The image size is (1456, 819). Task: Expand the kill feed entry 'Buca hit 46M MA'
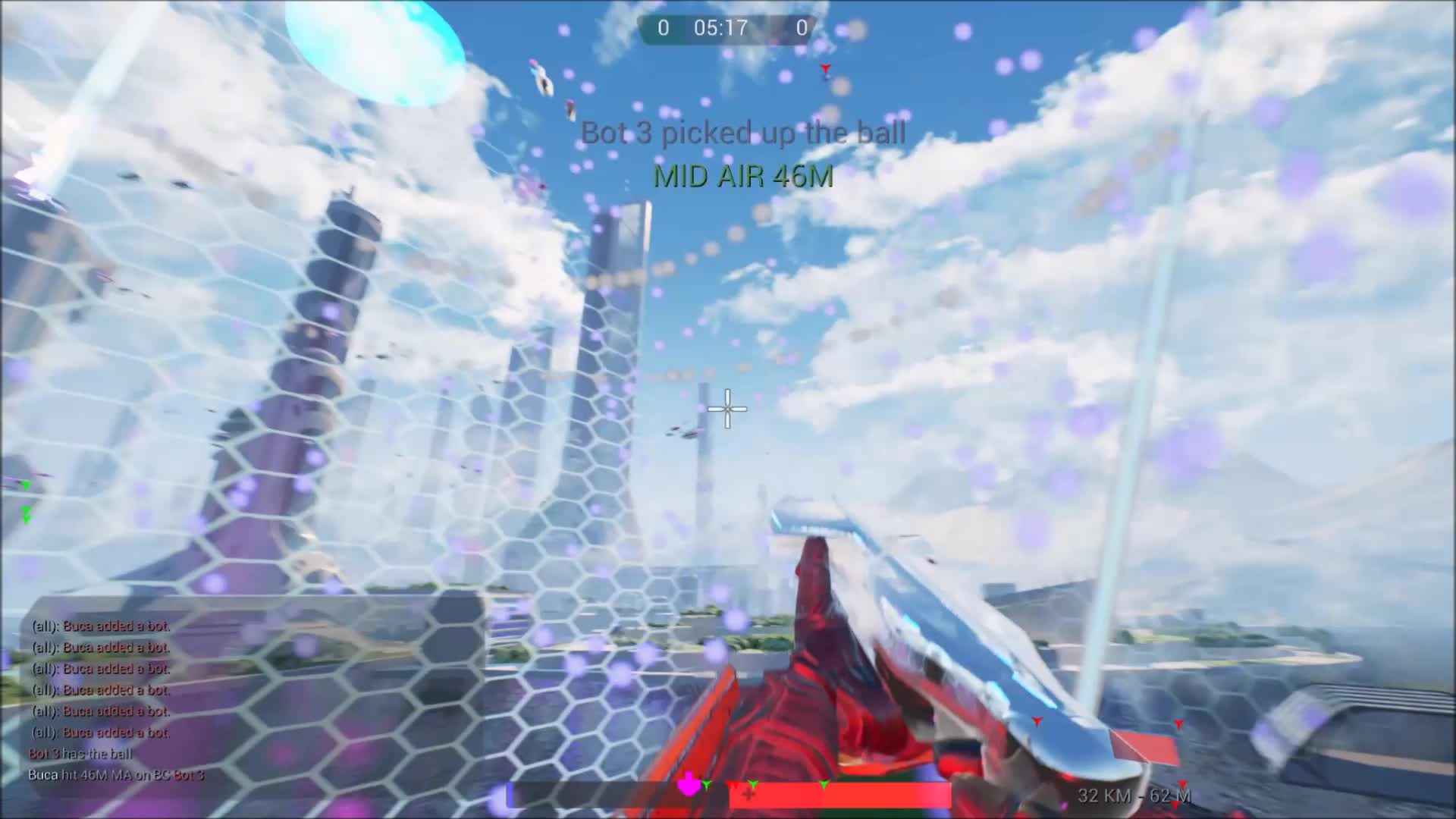click(118, 776)
